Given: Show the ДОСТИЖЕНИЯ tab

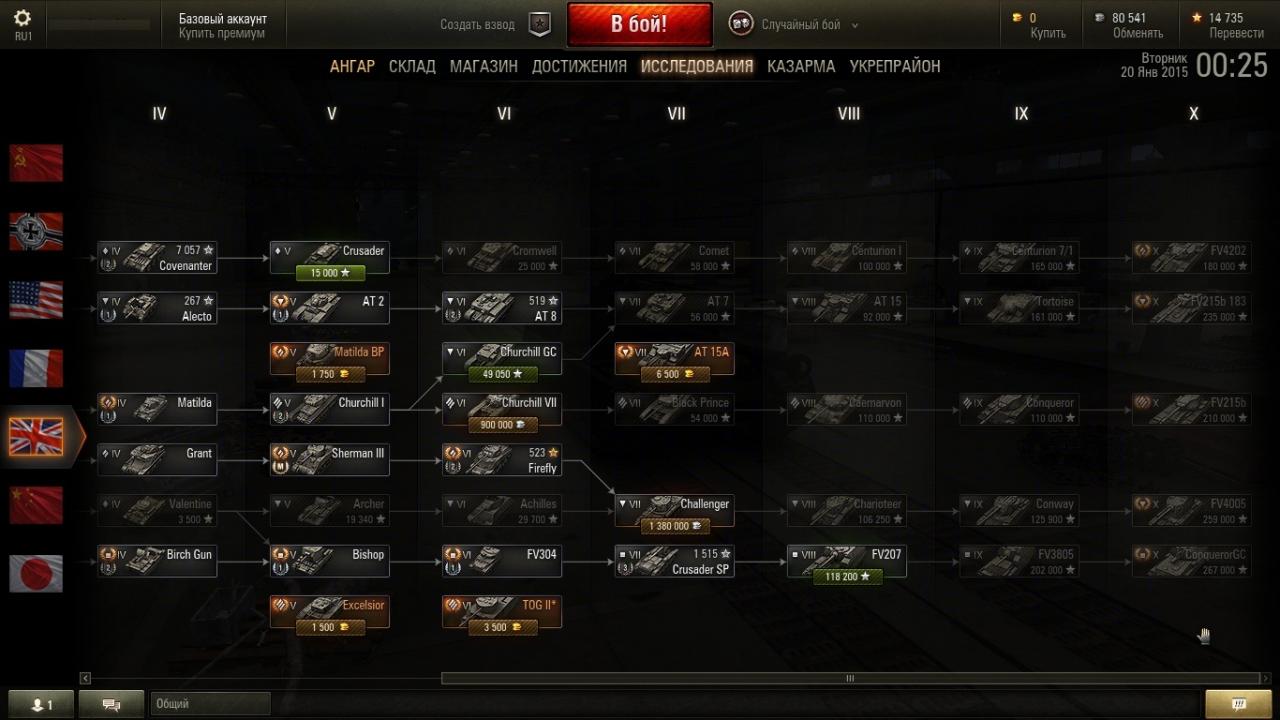Looking at the screenshot, I should (x=579, y=66).
